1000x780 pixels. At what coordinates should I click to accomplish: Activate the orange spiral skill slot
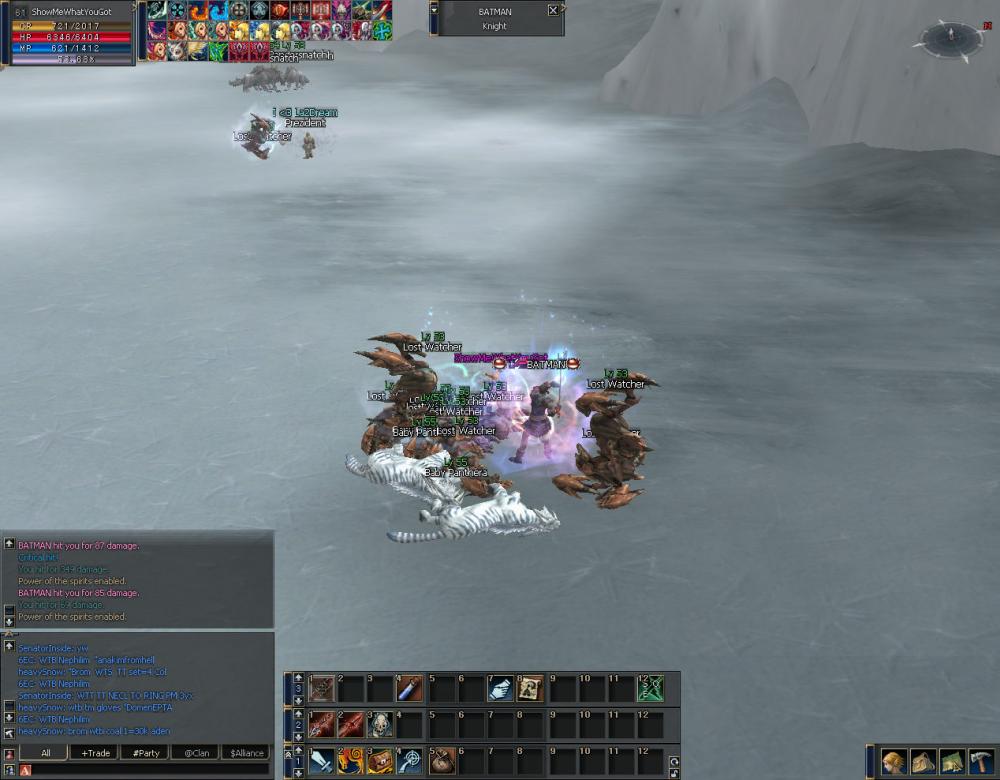click(351, 761)
